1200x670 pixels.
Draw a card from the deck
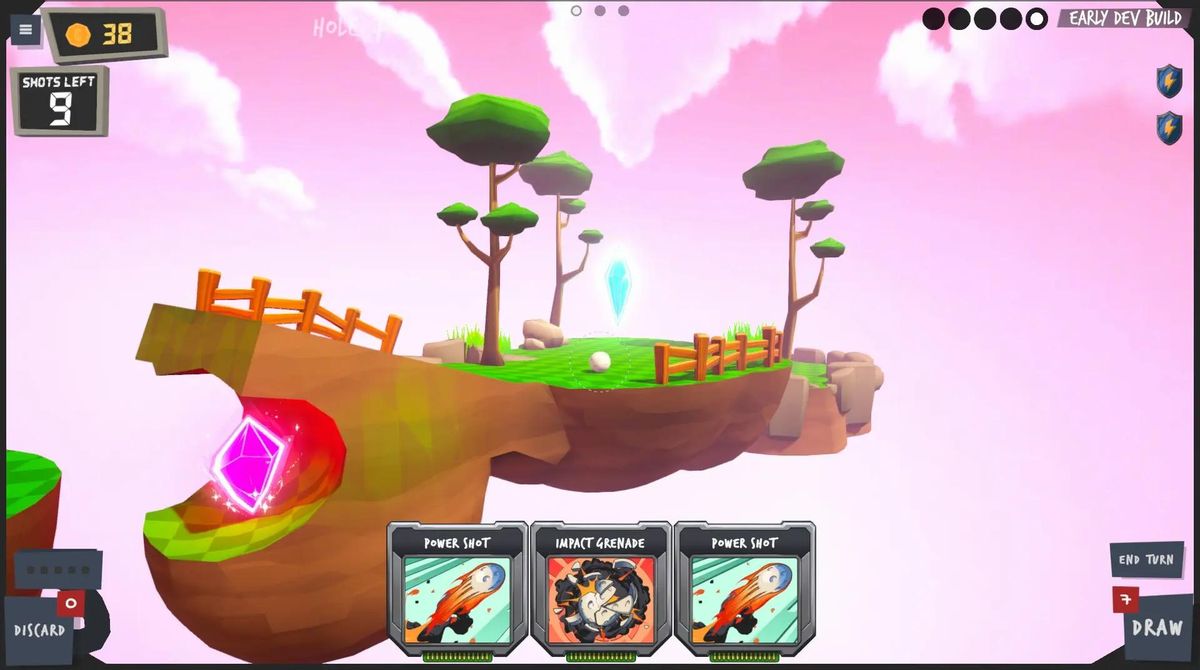(1157, 629)
